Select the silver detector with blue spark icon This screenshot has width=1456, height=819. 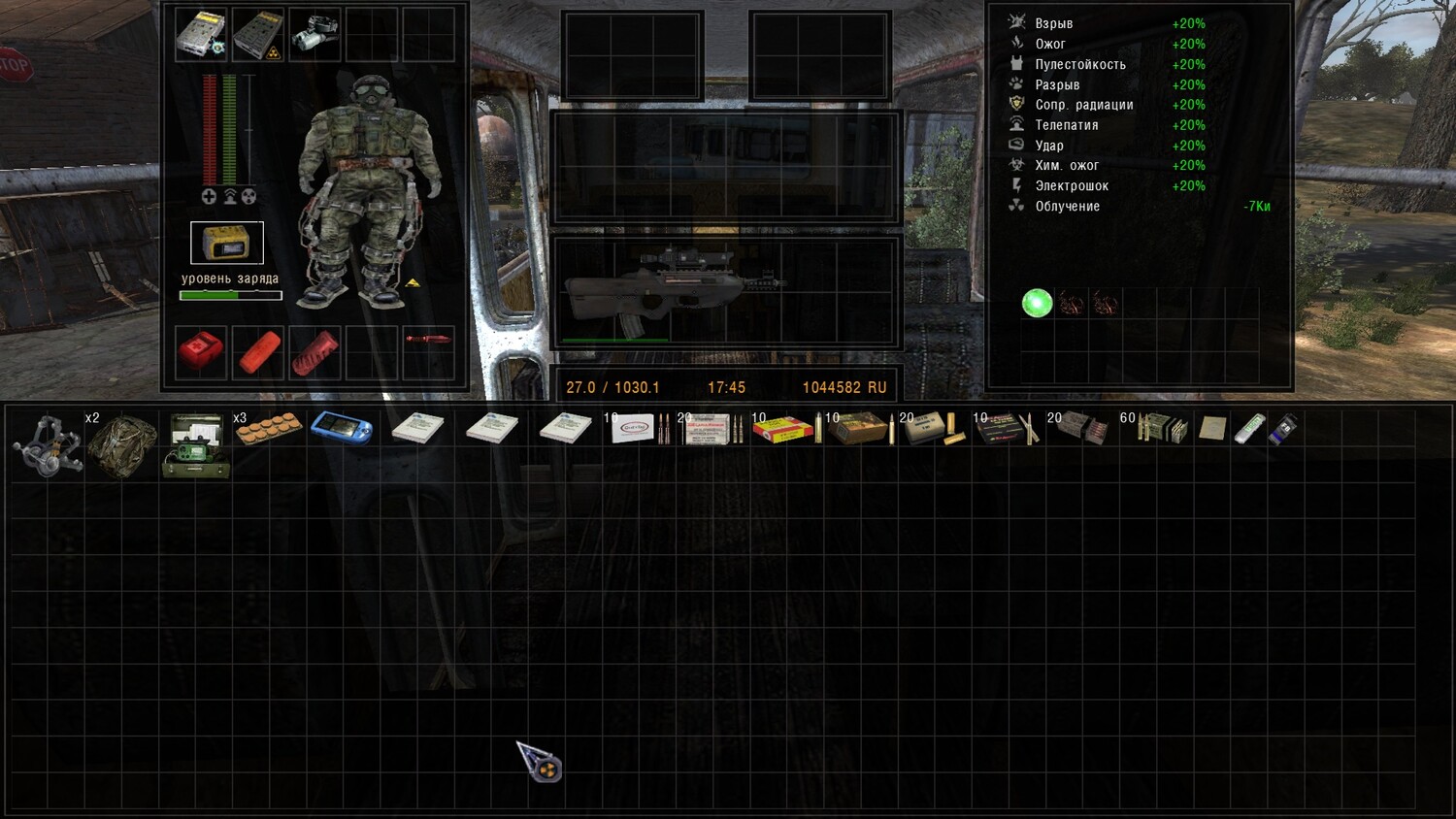[x=201, y=35]
